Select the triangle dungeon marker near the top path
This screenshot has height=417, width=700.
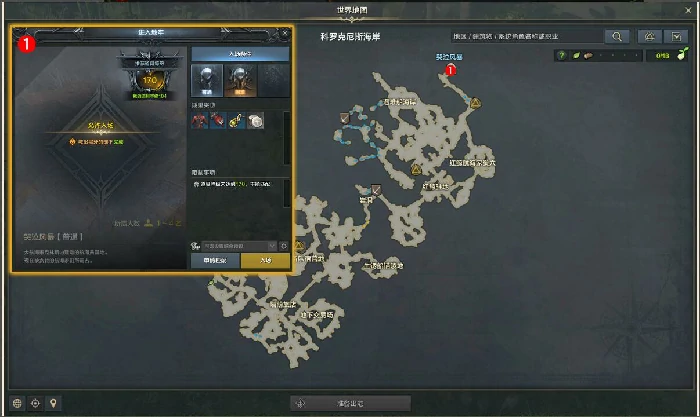(474, 102)
